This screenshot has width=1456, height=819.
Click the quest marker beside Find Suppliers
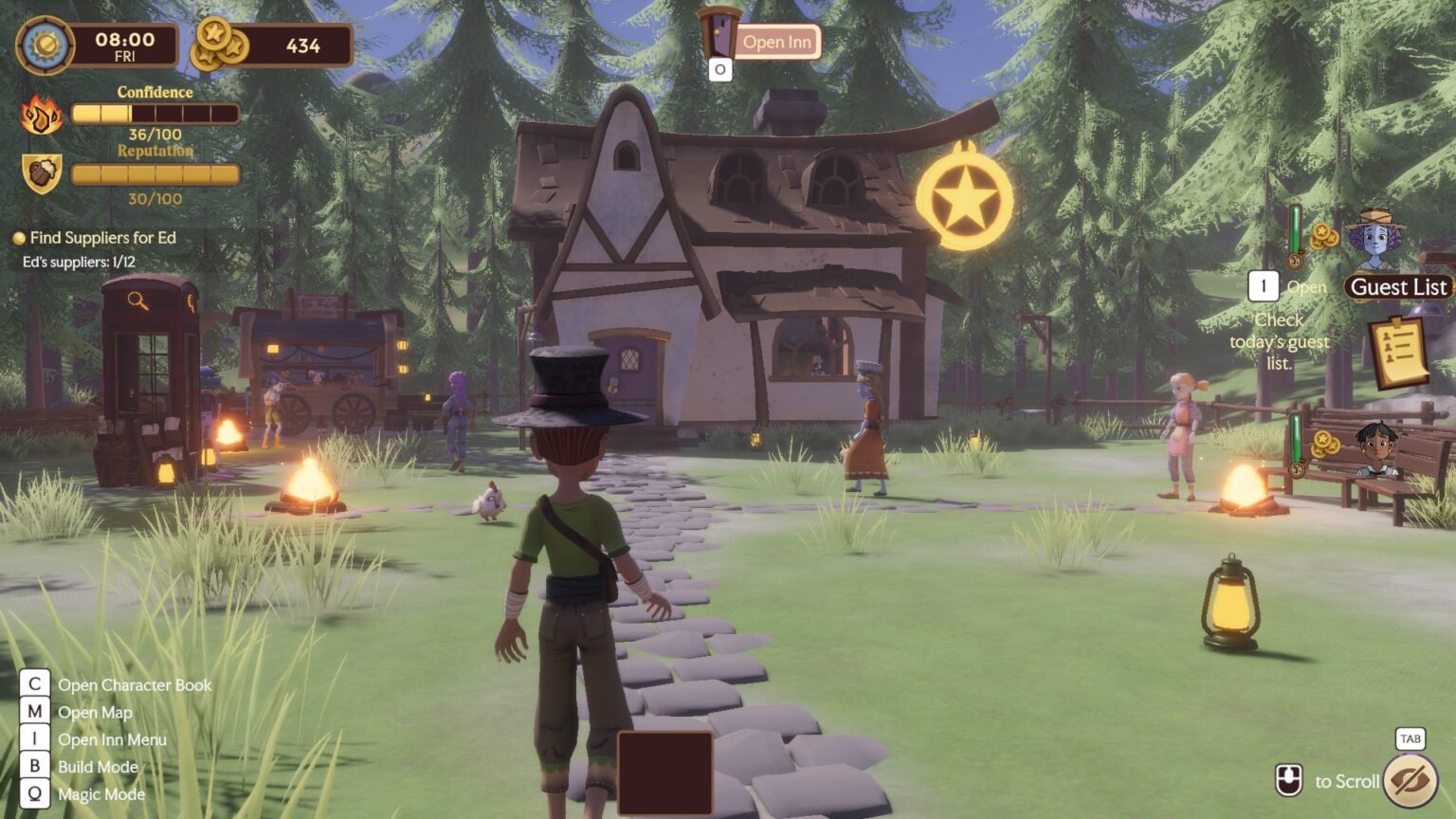coord(18,237)
